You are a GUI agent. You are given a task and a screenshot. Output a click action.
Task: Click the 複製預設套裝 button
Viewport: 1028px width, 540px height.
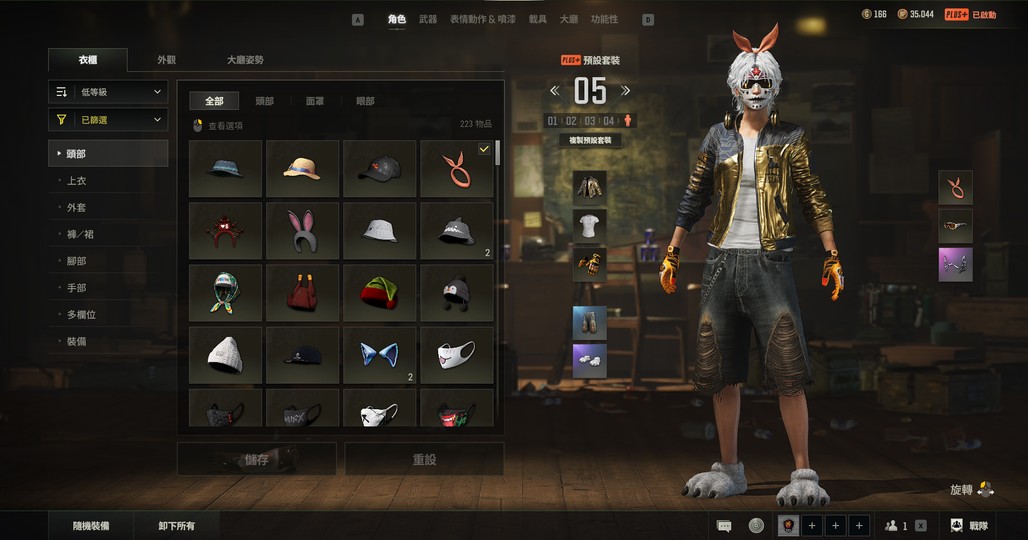[590, 141]
